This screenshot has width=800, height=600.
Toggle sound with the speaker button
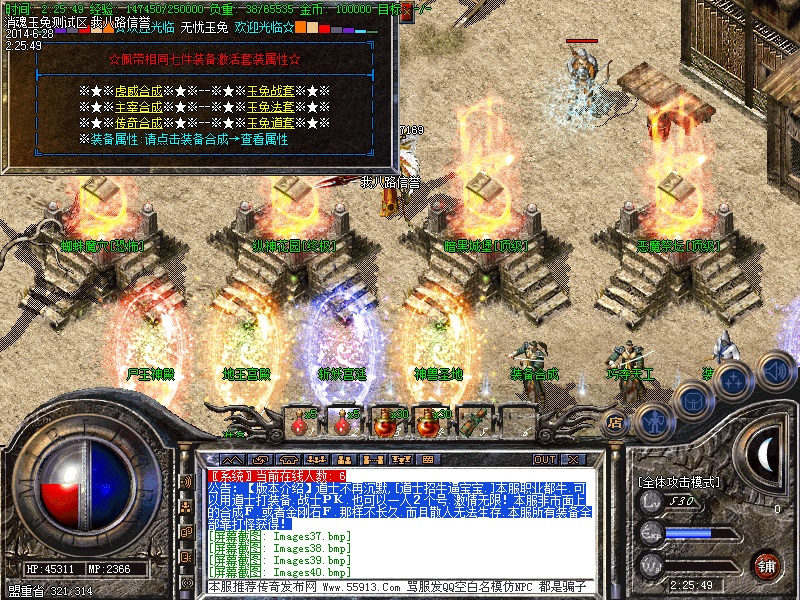pos(773,371)
